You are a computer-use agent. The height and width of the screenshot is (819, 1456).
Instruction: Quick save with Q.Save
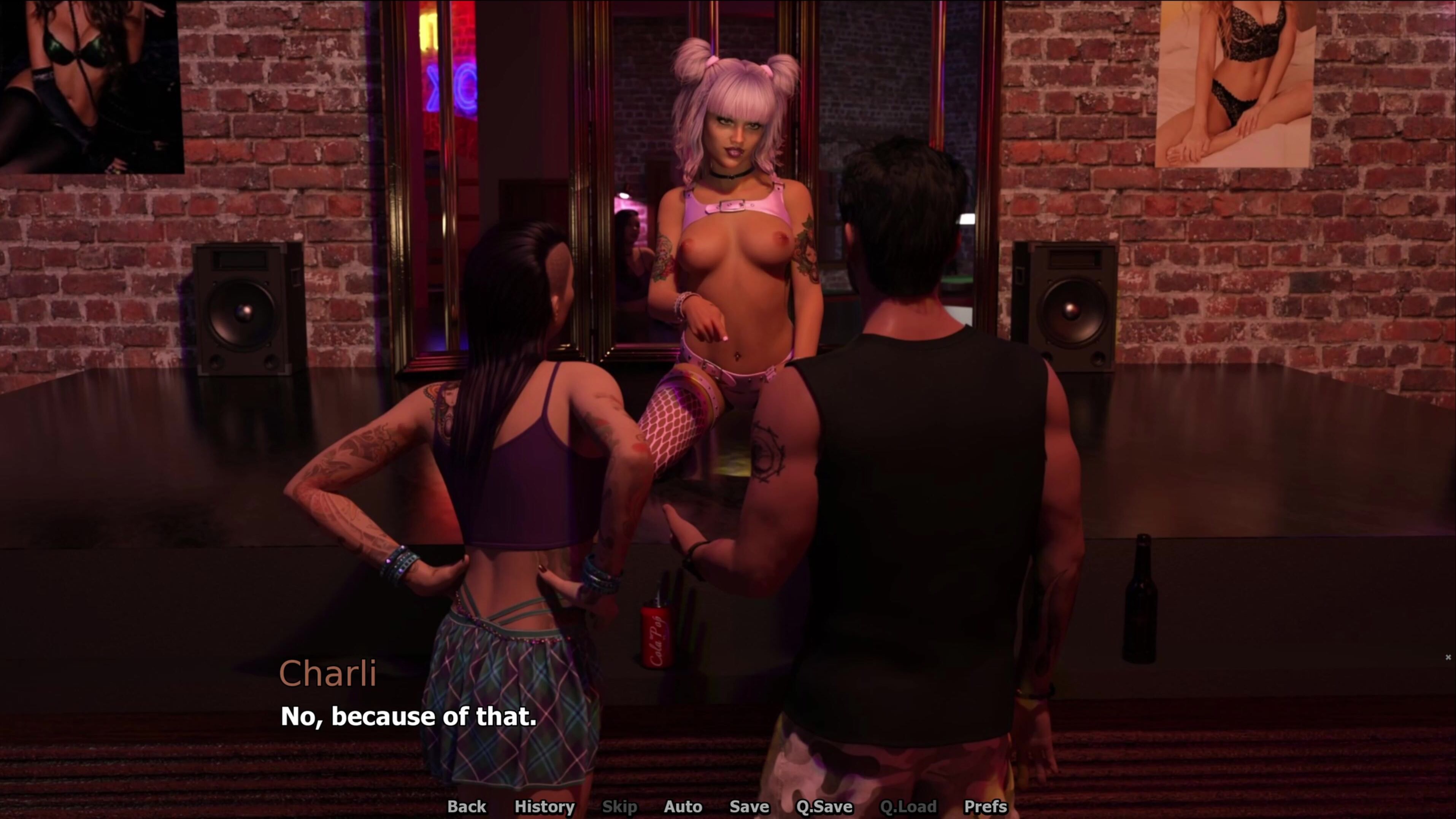pyautogui.click(x=824, y=806)
